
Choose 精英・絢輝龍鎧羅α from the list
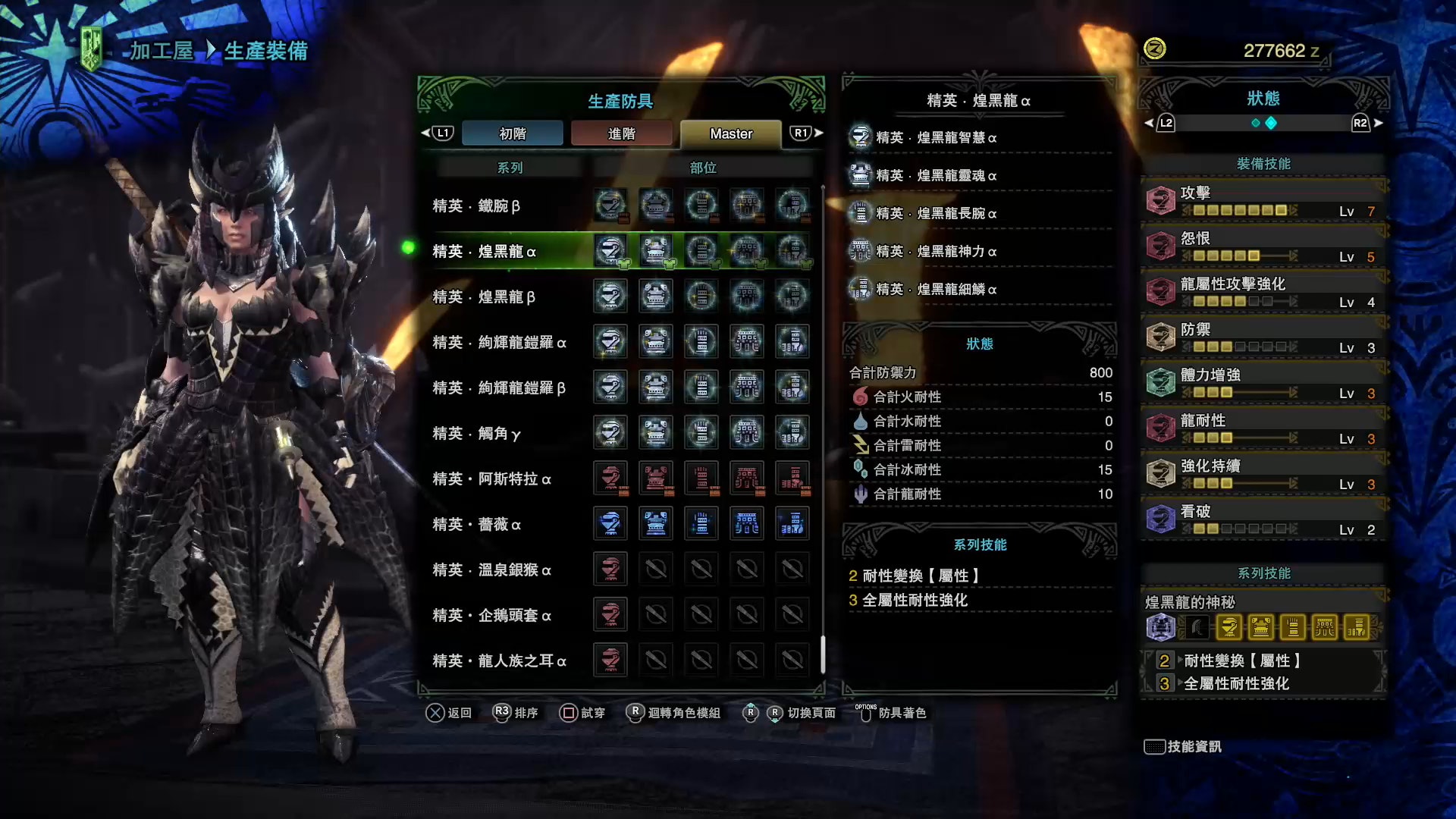[499, 343]
